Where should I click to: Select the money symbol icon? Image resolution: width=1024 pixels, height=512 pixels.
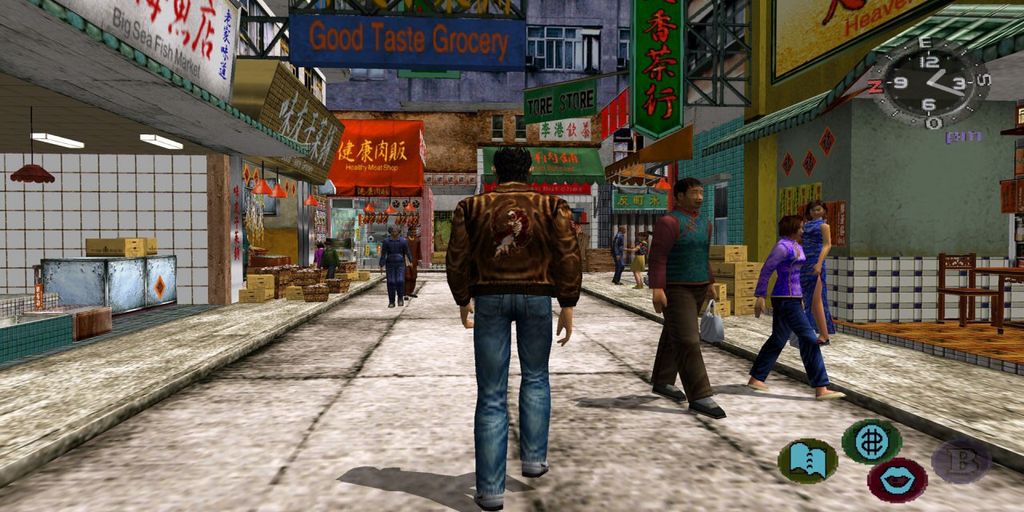click(x=871, y=441)
